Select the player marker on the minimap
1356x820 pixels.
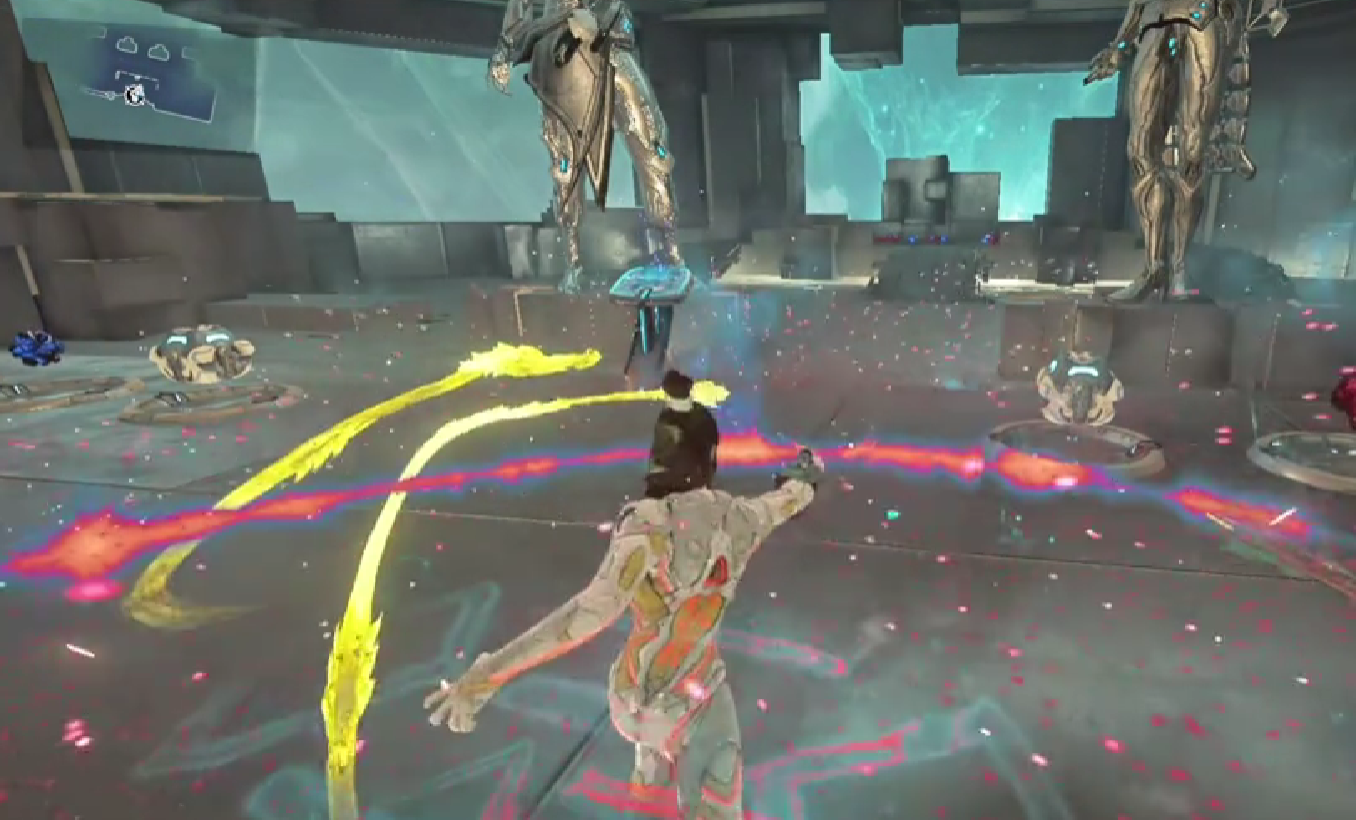pos(134,95)
